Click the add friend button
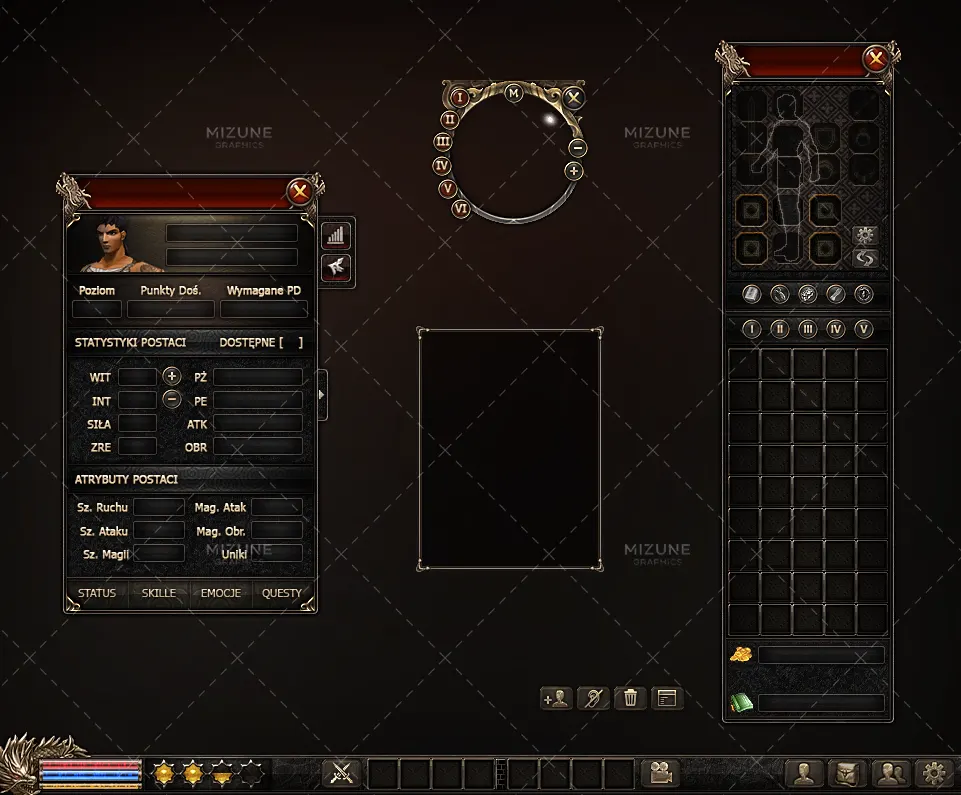This screenshot has width=961, height=795. coord(555,698)
